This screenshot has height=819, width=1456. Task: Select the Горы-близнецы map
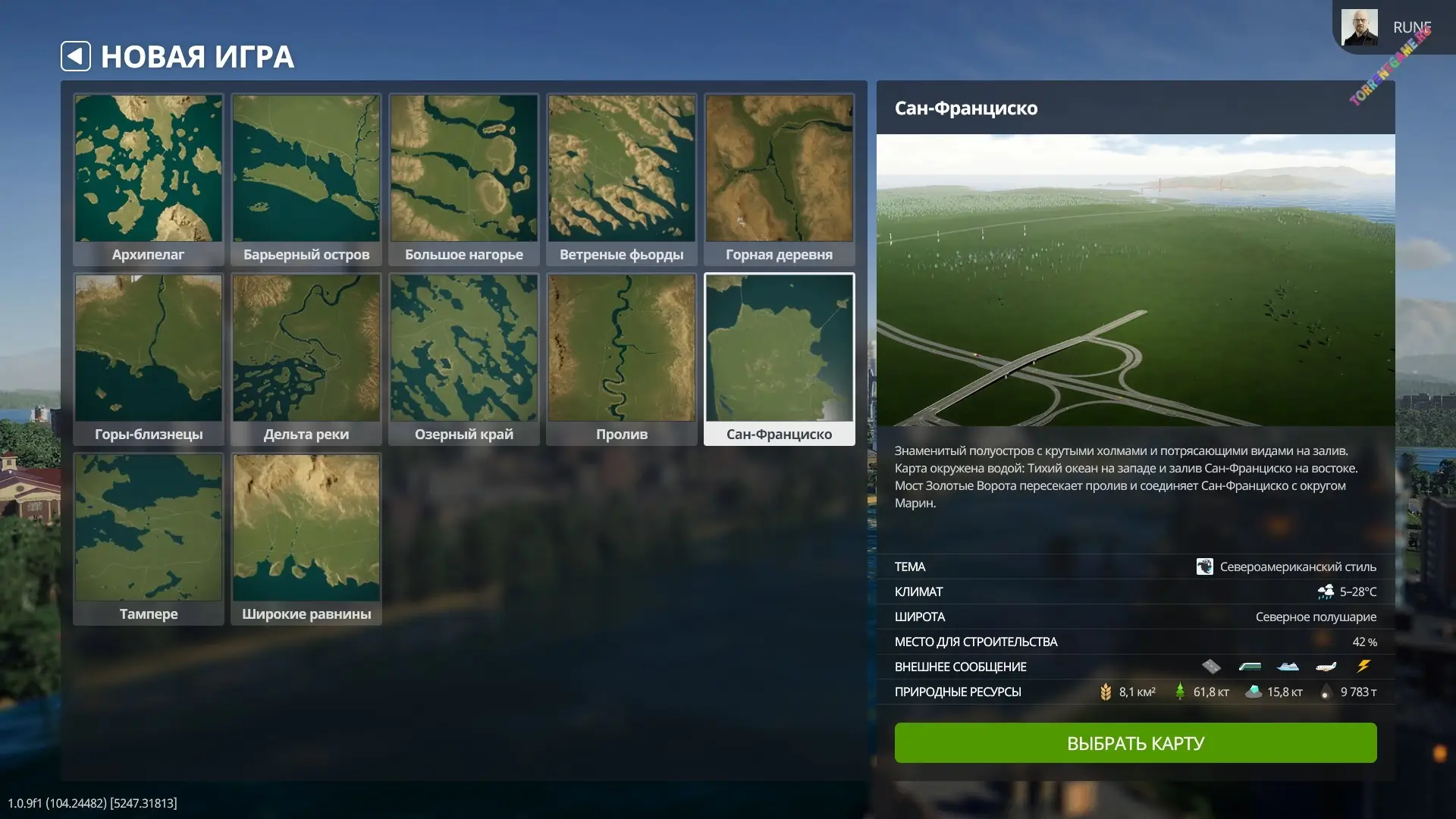coord(149,359)
